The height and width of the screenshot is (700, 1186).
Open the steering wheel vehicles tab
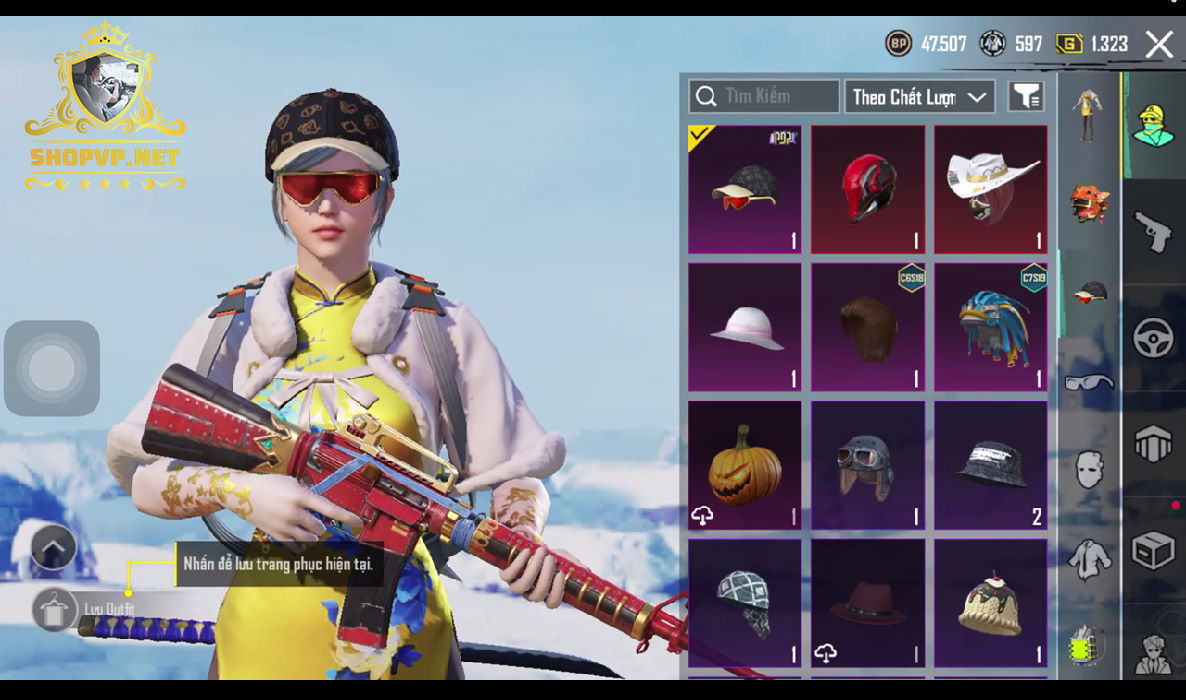pyautogui.click(x=1153, y=337)
